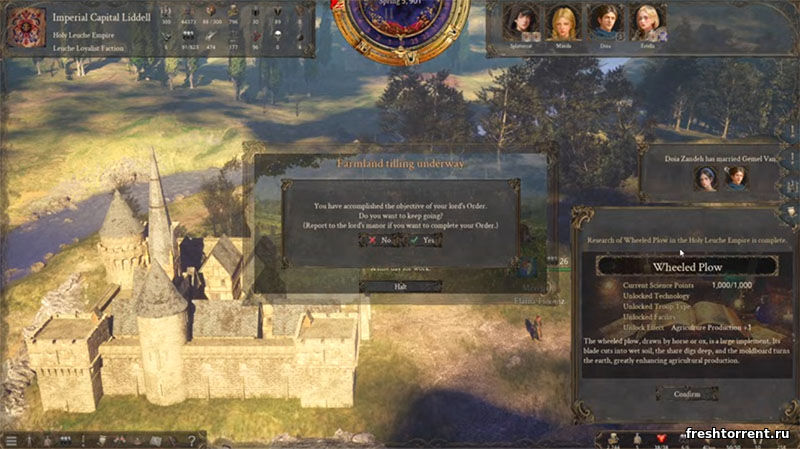Viewport: 800px width, 449px height.
Task: Open the question mark help icon
Action: pos(190,440)
